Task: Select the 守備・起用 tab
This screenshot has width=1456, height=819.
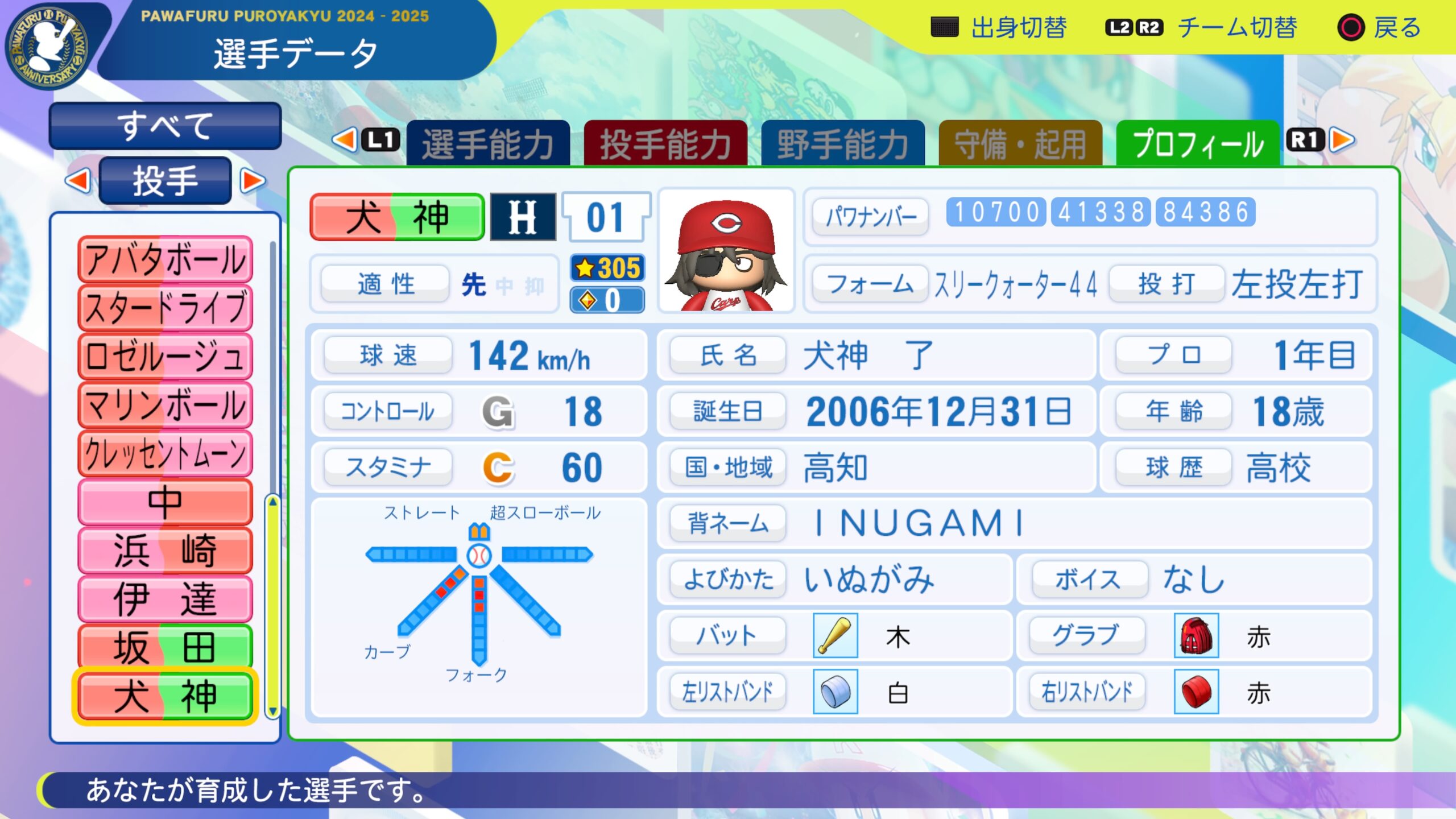Action: pyautogui.click(x=1020, y=144)
